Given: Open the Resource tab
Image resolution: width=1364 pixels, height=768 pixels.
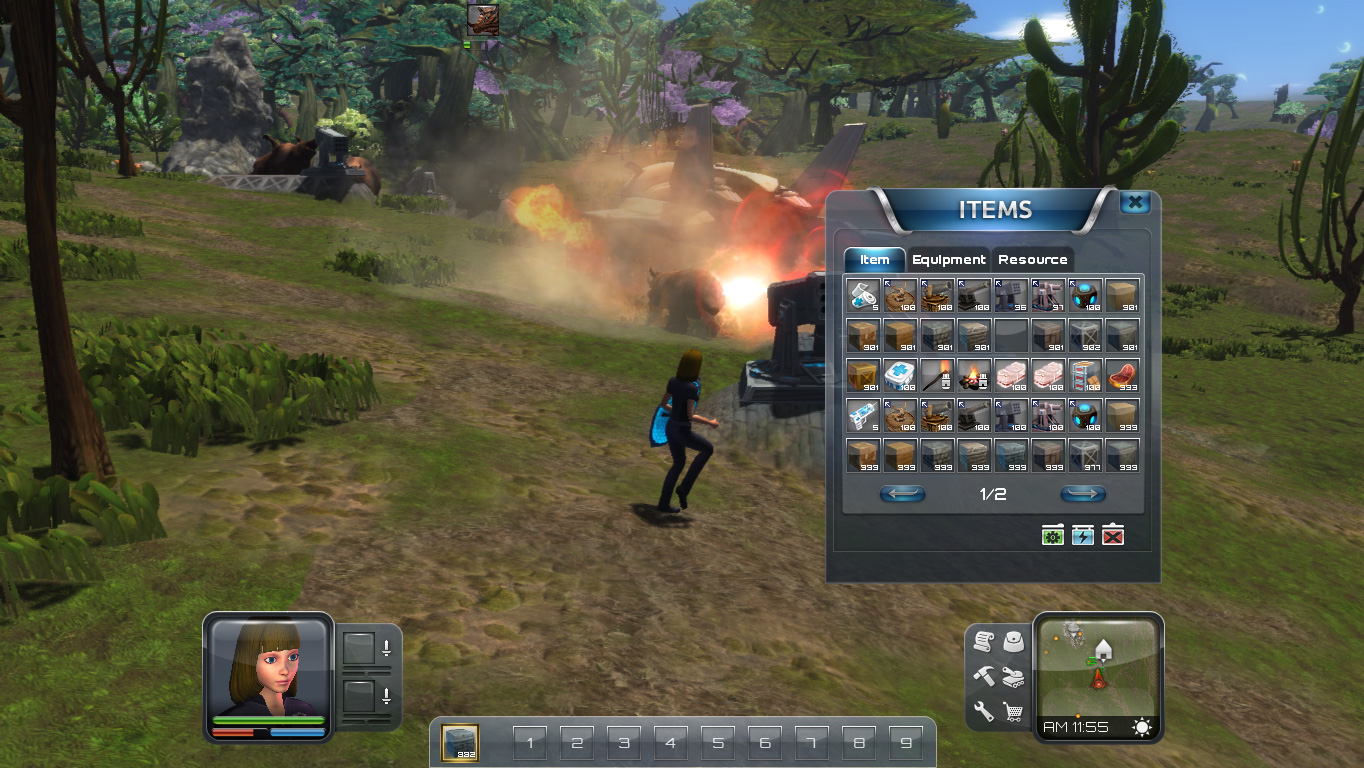Looking at the screenshot, I should [x=1032, y=260].
